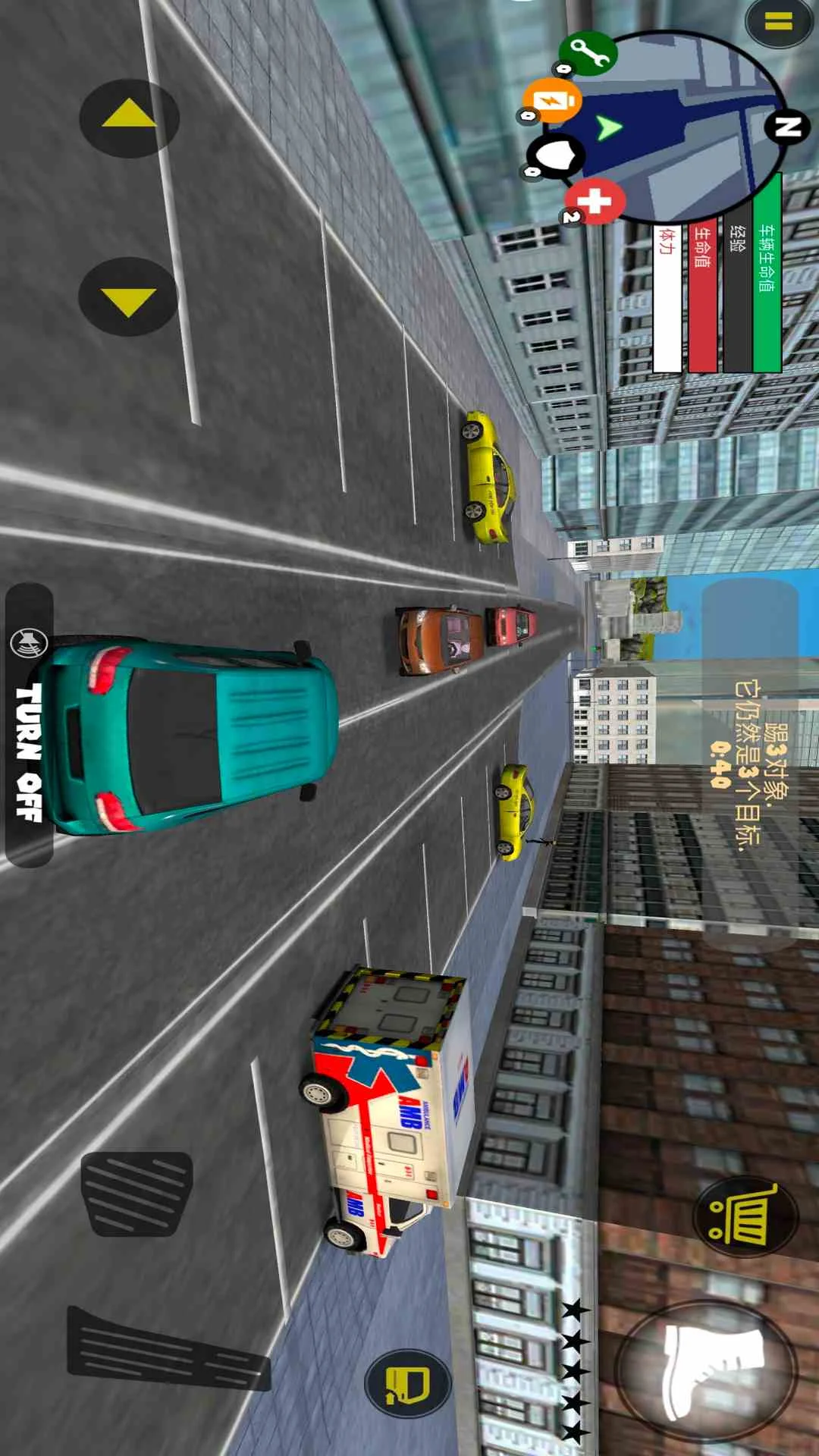Use the red medkit cross icon
This screenshot has width=819, height=1456.
coord(596,202)
